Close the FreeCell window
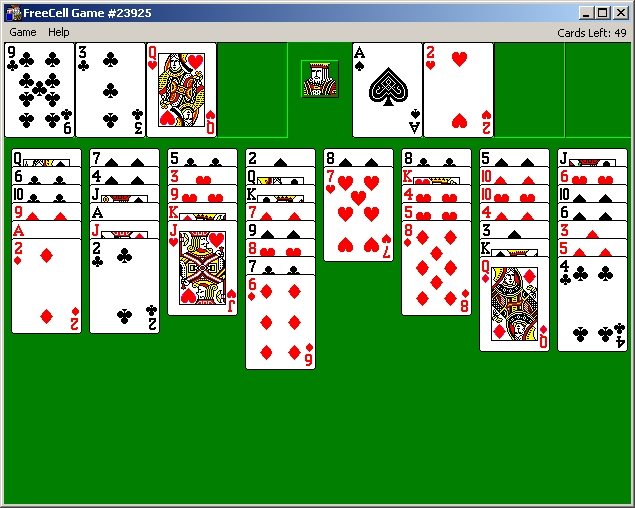 click(x=621, y=12)
